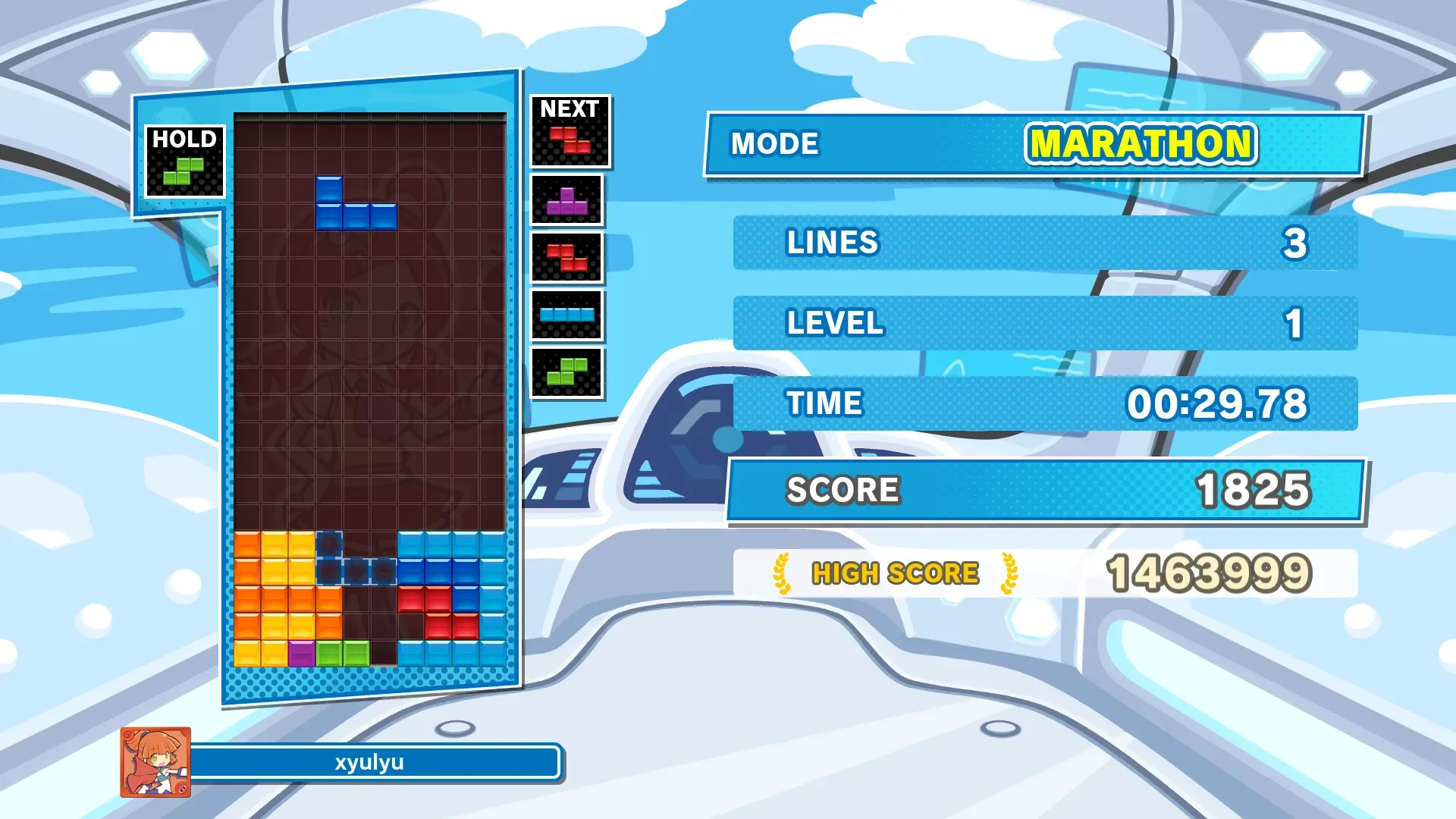Open the orange-haired player avatar
Image resolution: width=1456 pixels, height=819 pixels.
155,762
